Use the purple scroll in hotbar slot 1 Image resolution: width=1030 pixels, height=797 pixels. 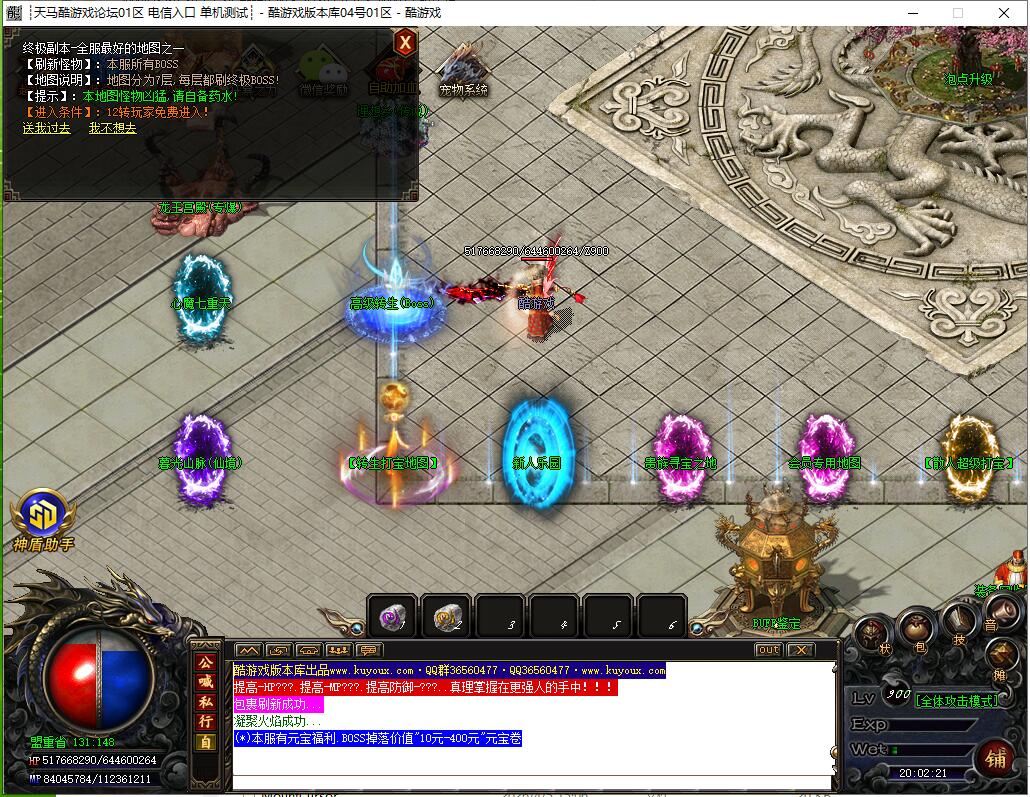pos(391,618)
